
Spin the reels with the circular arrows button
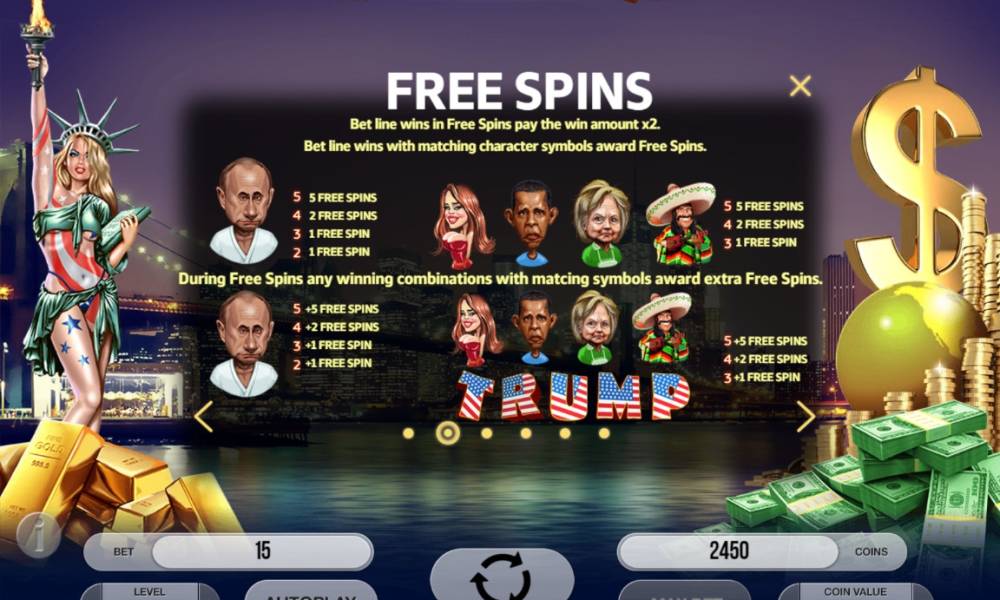pos(501,575)
